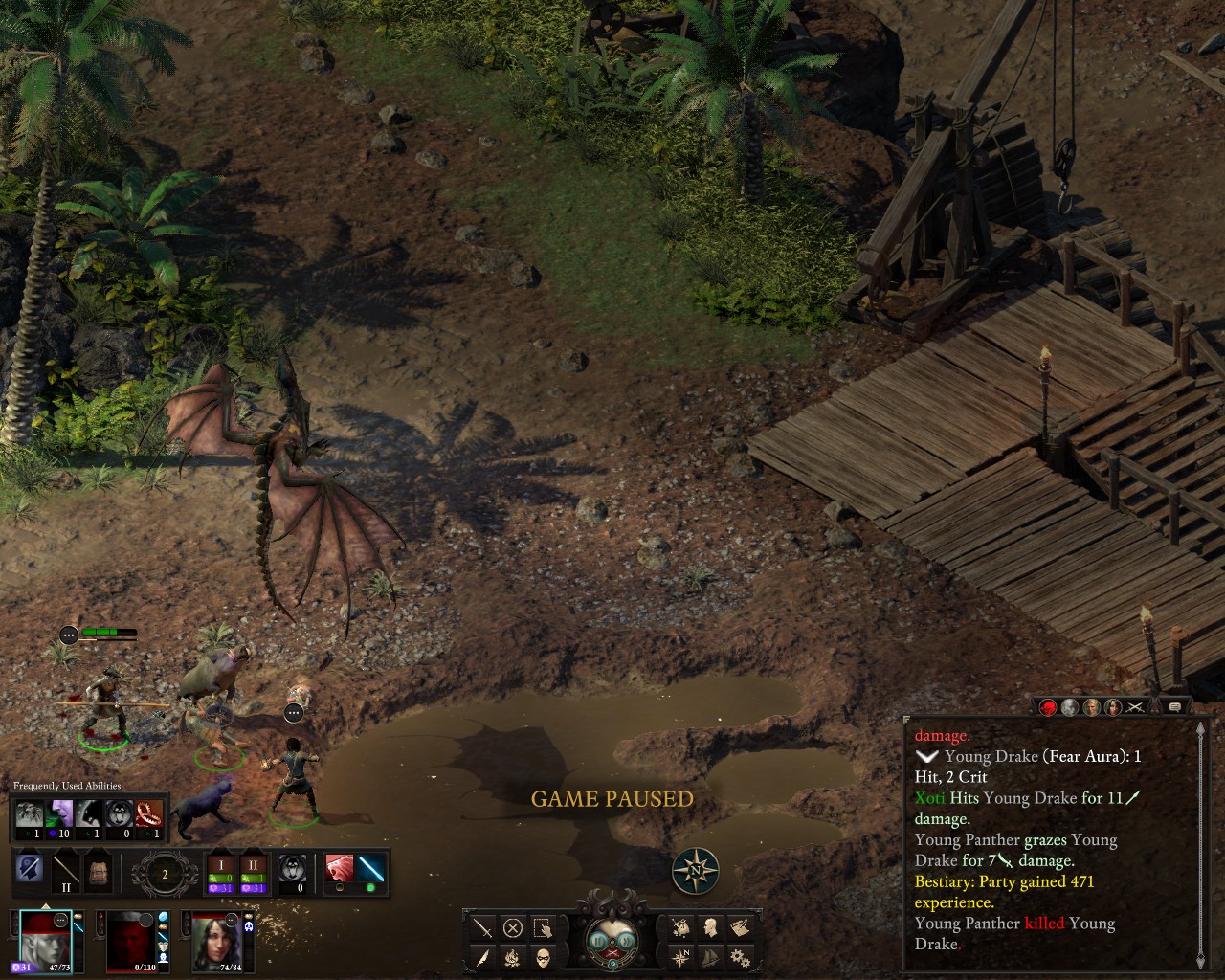Open the inventory bag and swords icon
This screenshot has width=1225, height=980.
click(x=680, y=927)
